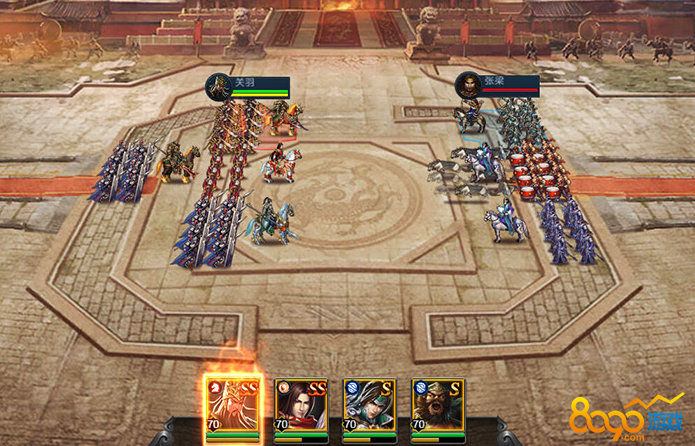Activate the glowing SS cavalry hero card

233,407
